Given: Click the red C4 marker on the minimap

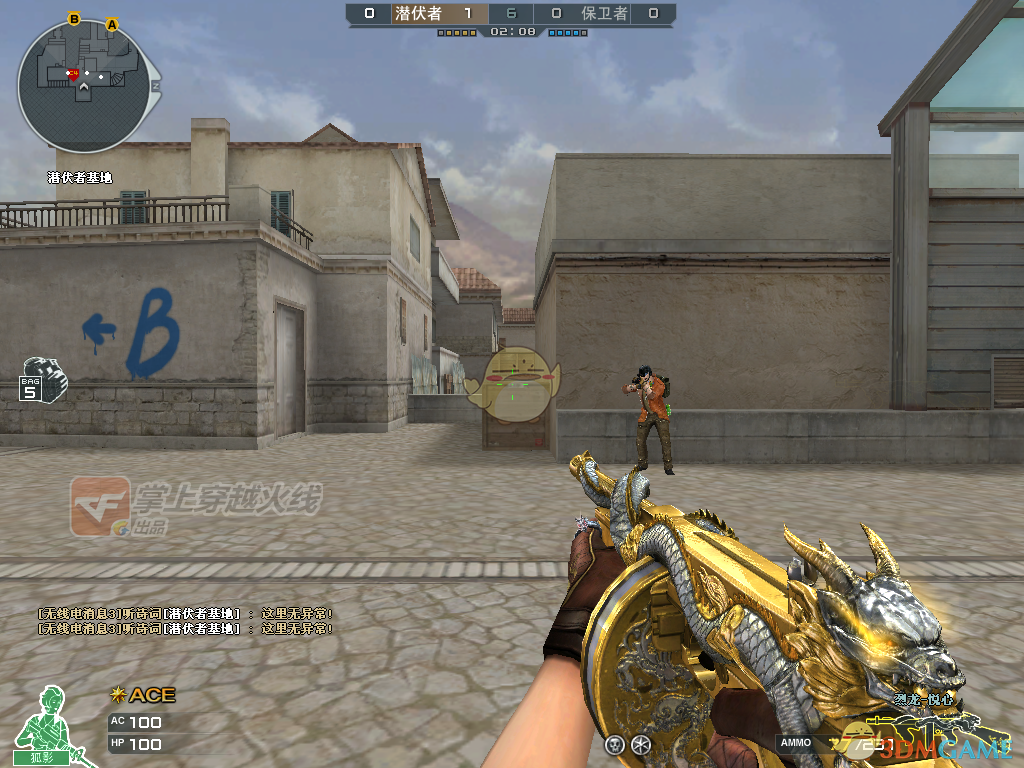Looking at the screenshot, I should tap(73, 73).
